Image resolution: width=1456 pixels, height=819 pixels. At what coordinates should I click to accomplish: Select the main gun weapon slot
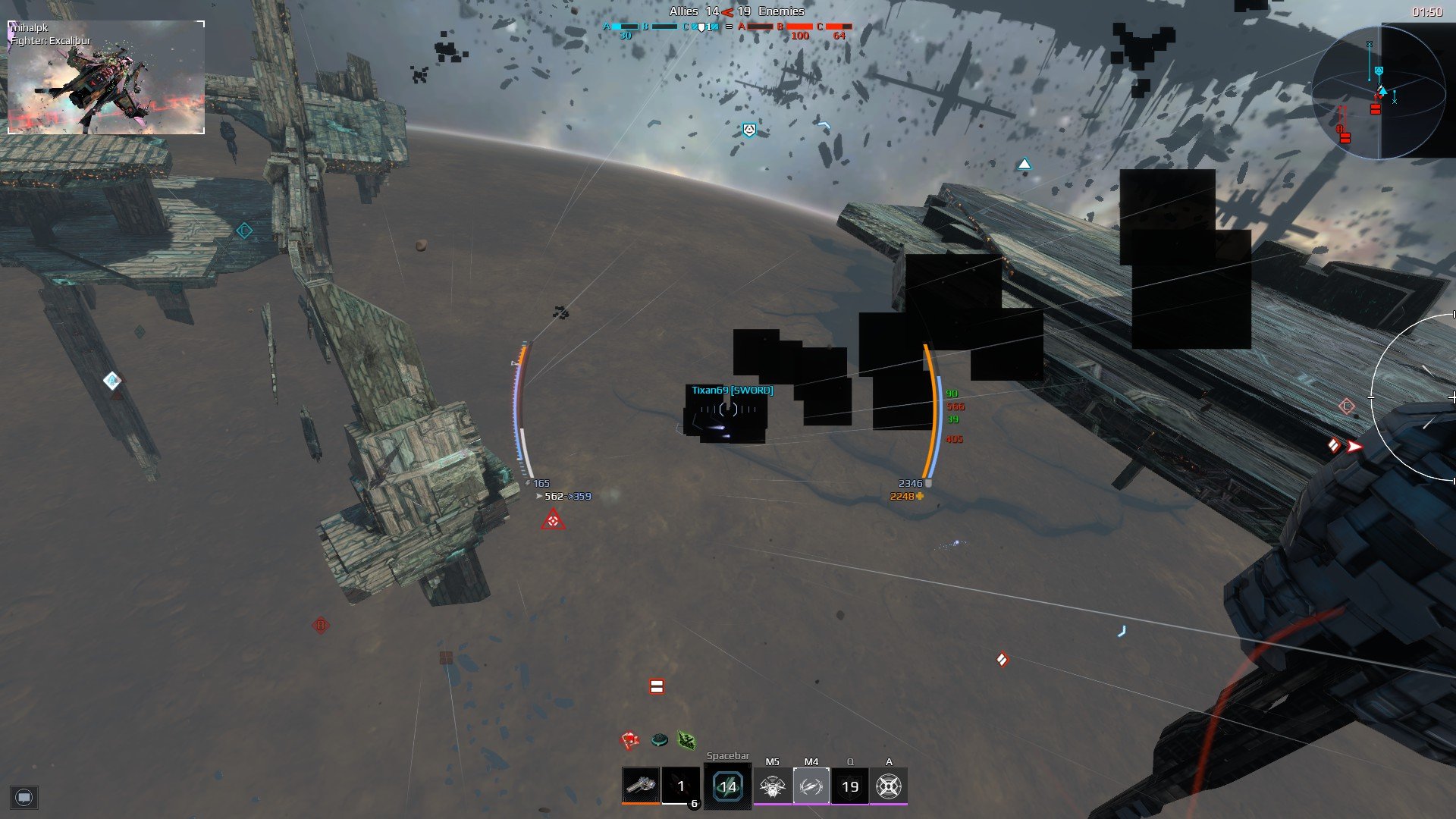(641, 786)
